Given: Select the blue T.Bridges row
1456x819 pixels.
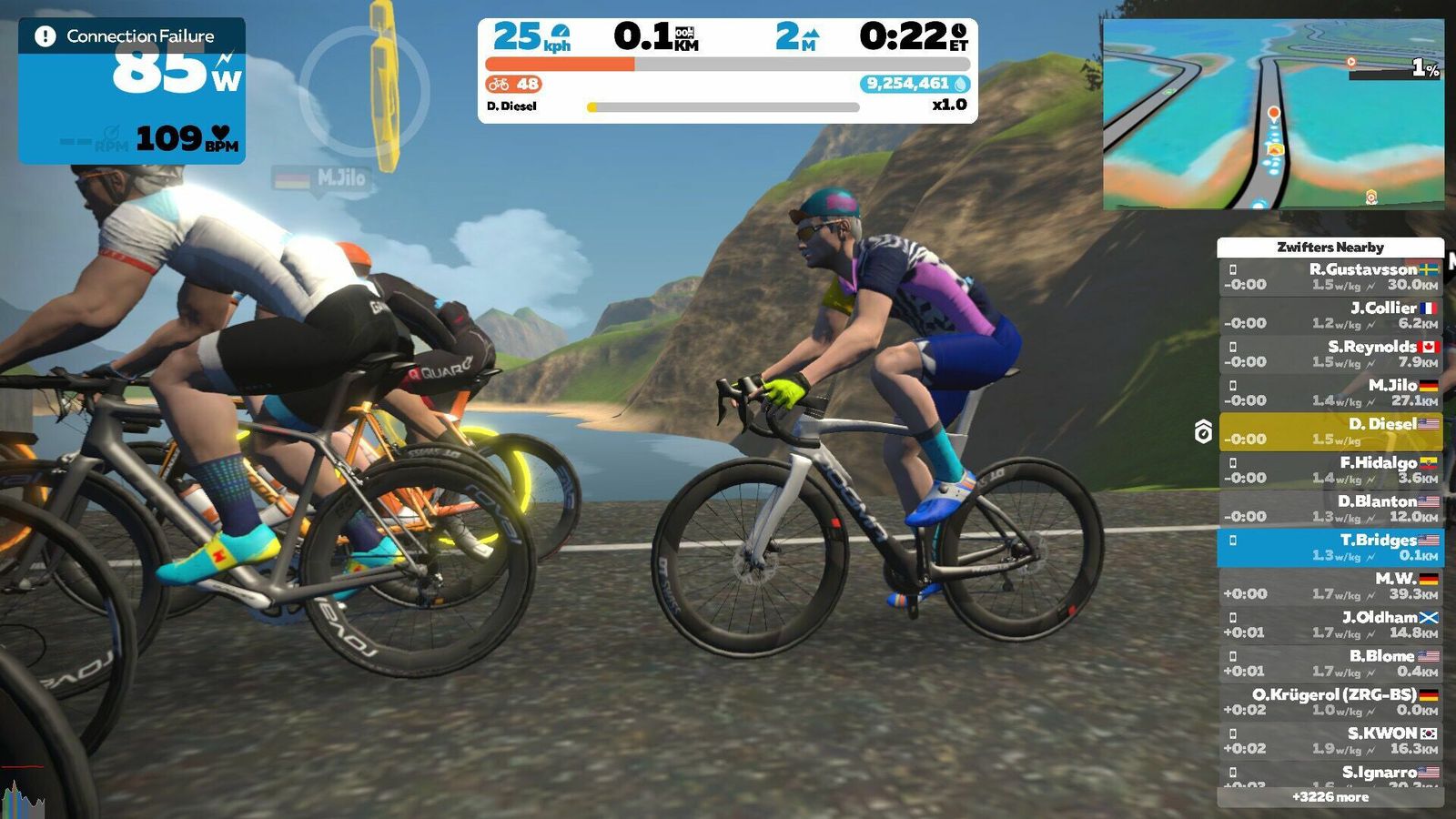Looking at the screenshot, I should pyautogui.click(x=1330, y=547).
